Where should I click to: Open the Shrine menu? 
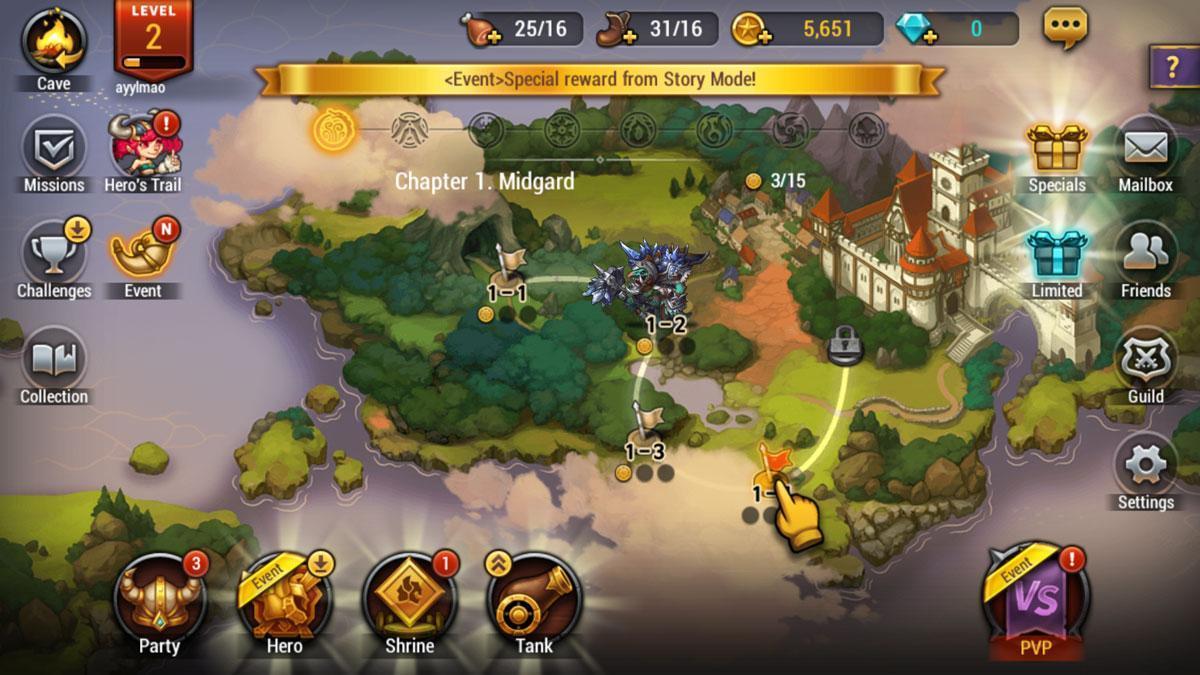[x=409, y=600]
